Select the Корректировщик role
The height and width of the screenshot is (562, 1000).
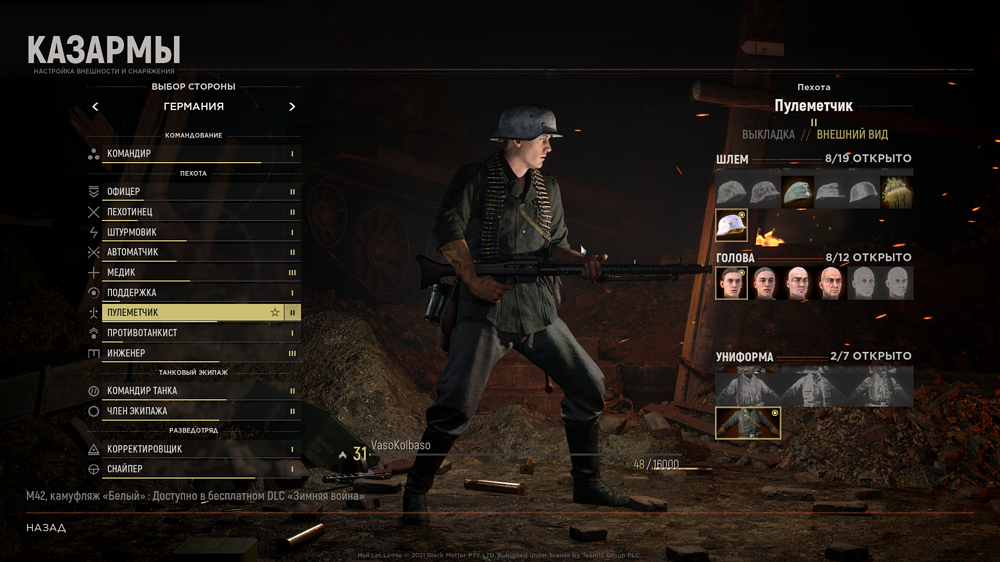click(192, 449)
